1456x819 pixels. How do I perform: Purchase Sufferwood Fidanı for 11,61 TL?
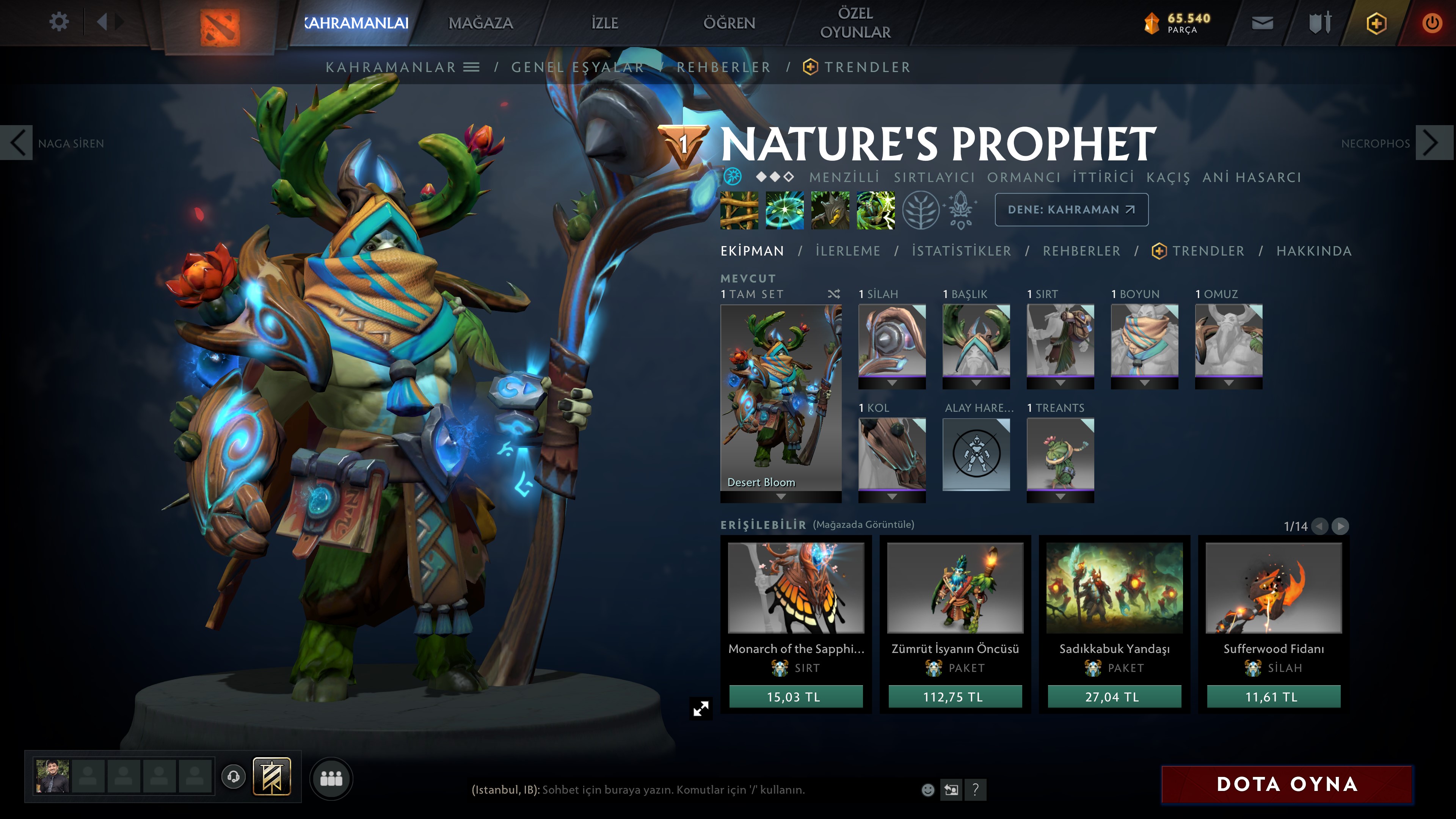[x=1273, y=697]
